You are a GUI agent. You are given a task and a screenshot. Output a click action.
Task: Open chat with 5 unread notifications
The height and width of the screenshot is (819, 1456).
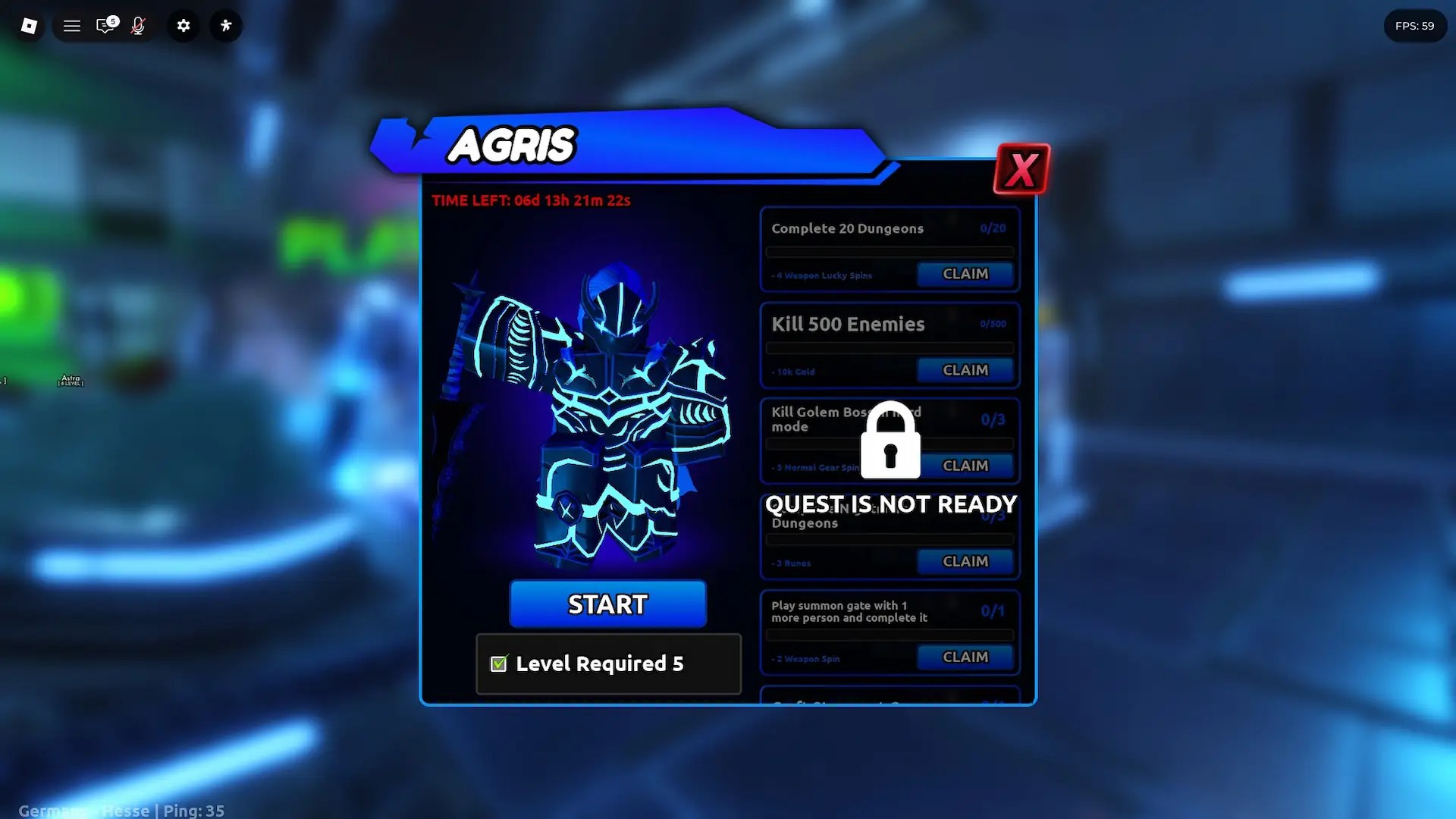click(x=105, y=25)
